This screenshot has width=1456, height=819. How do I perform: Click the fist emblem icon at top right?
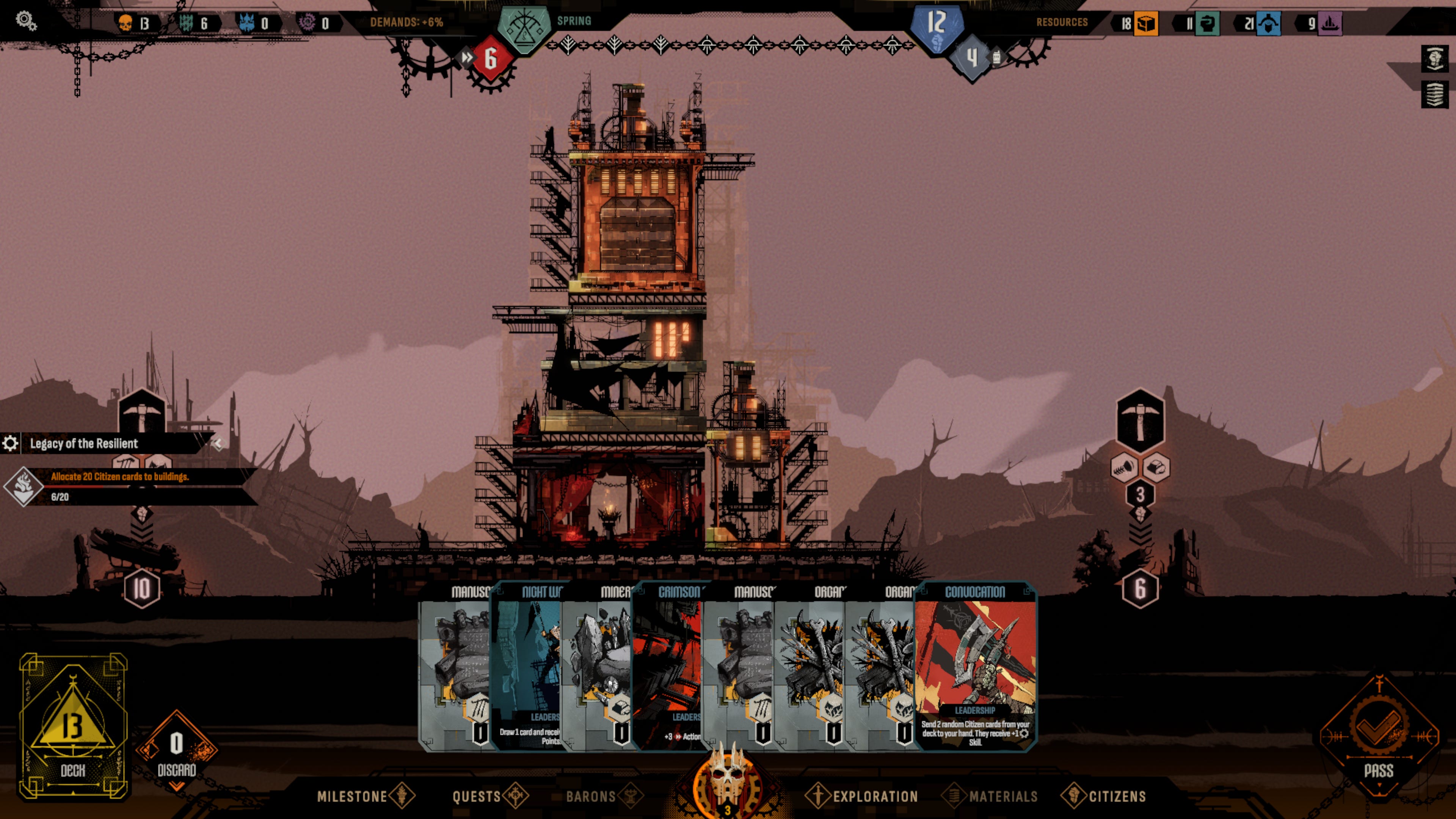tap(1434, 58)
